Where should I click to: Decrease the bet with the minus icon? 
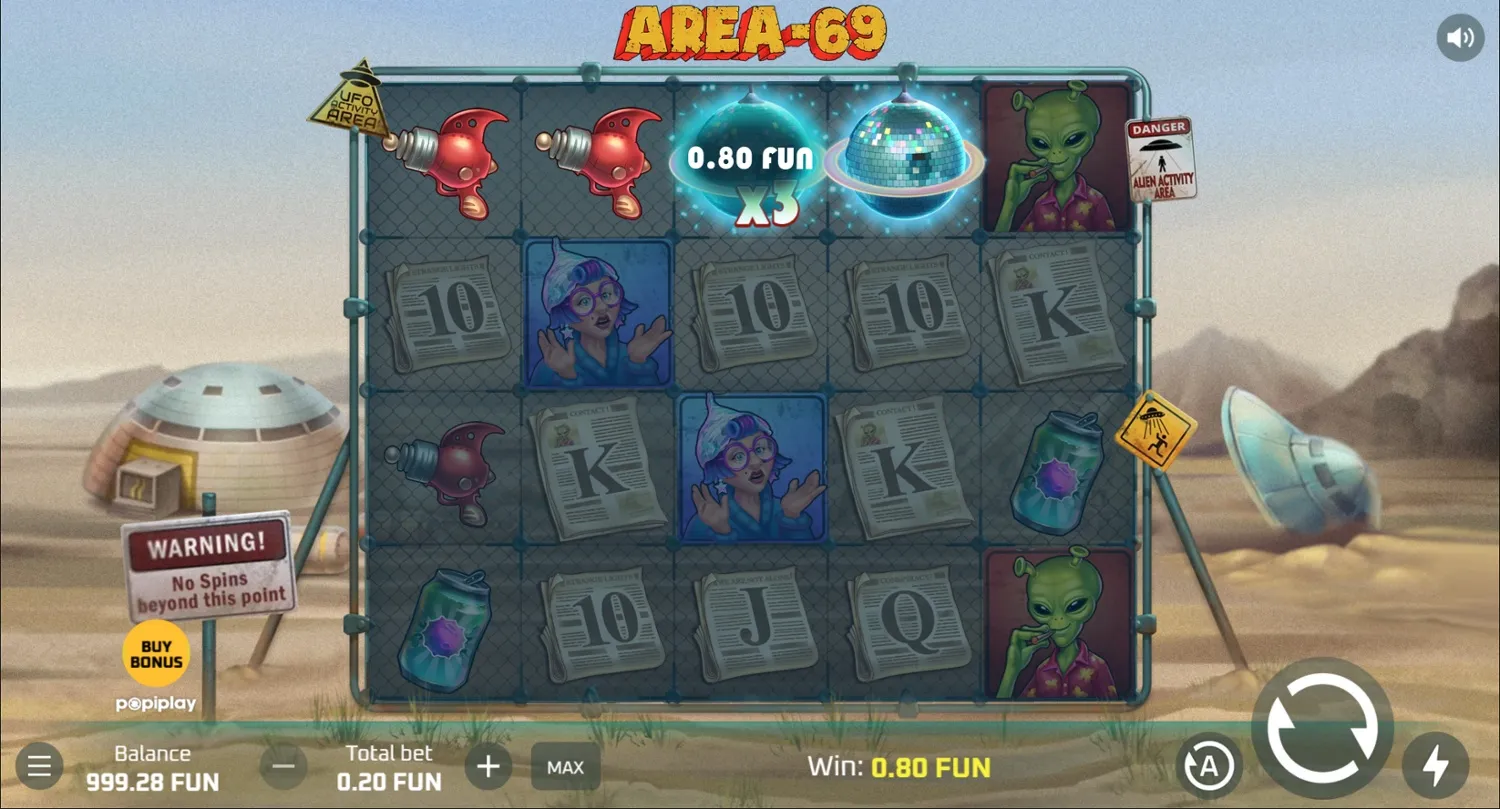(x=283, y=766)
